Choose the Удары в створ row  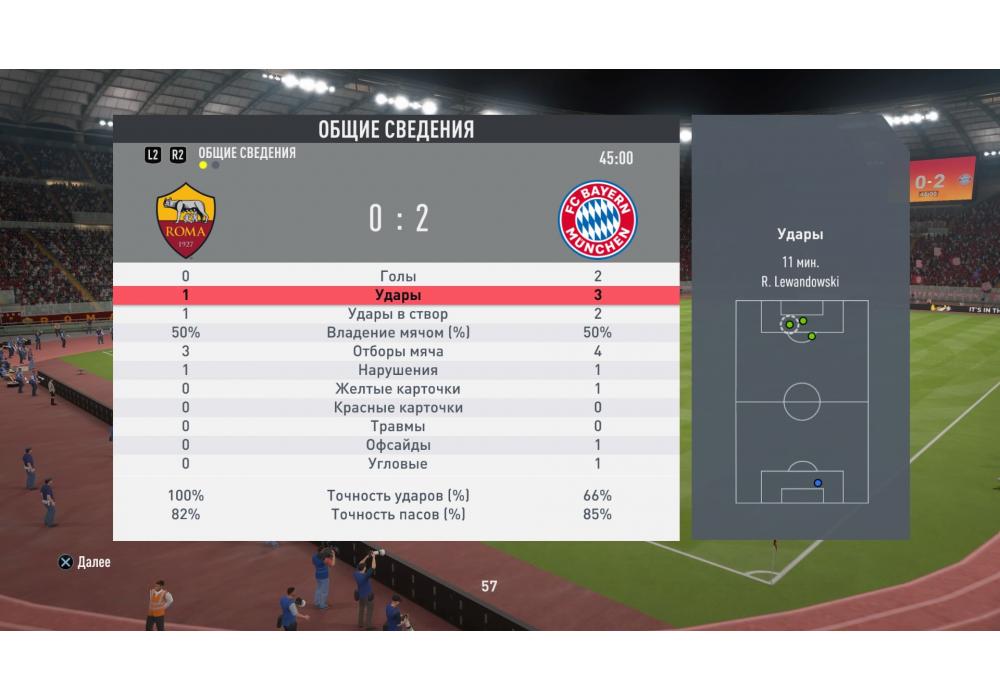tap(397, 314)
